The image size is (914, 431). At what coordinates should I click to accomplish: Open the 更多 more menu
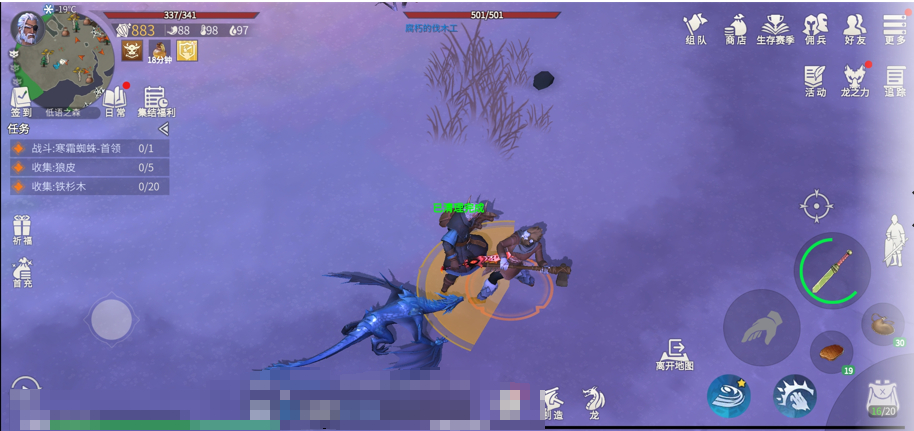pos(895,28)
